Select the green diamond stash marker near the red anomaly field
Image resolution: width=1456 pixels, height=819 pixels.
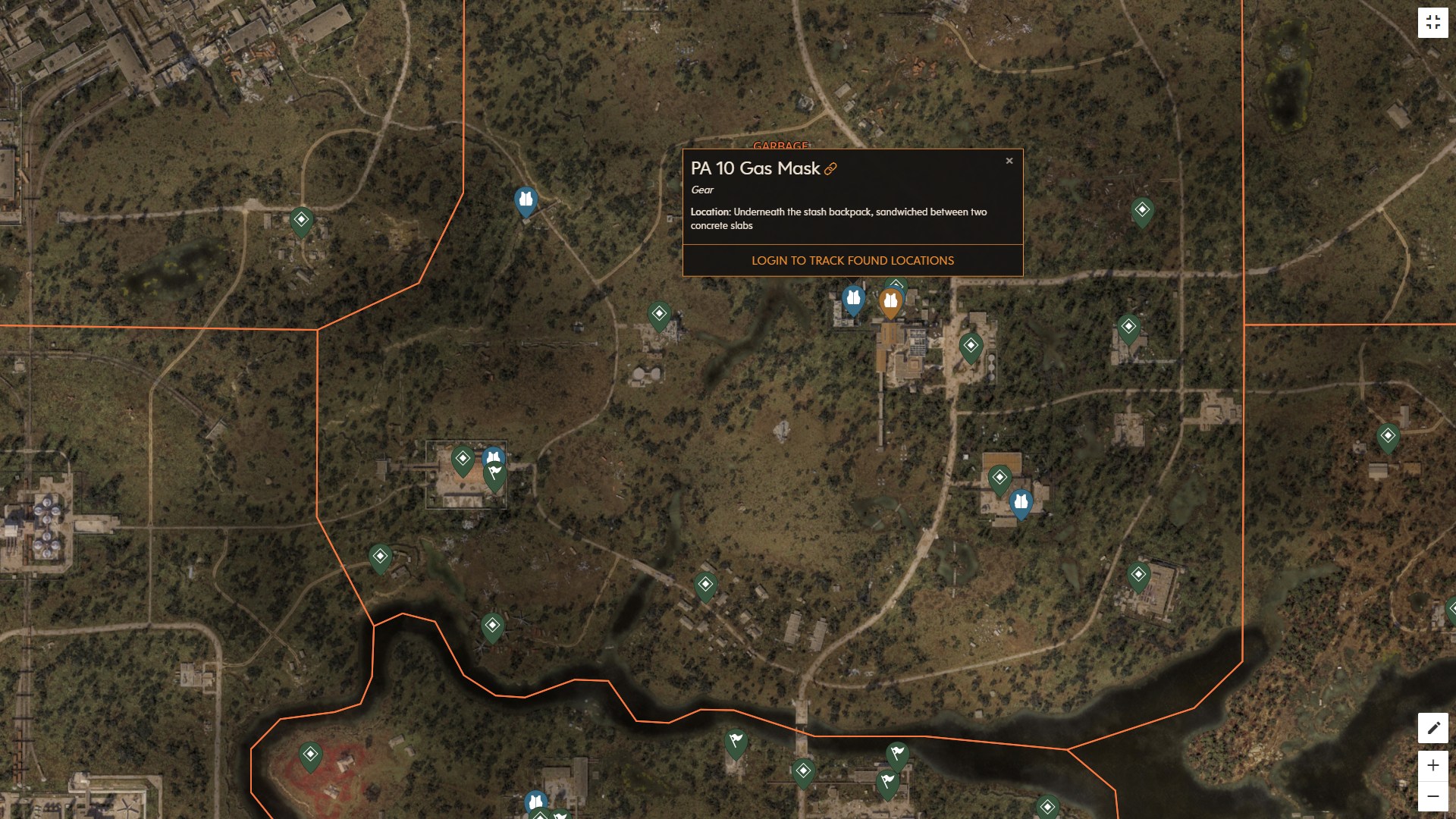tap(311, 753)
